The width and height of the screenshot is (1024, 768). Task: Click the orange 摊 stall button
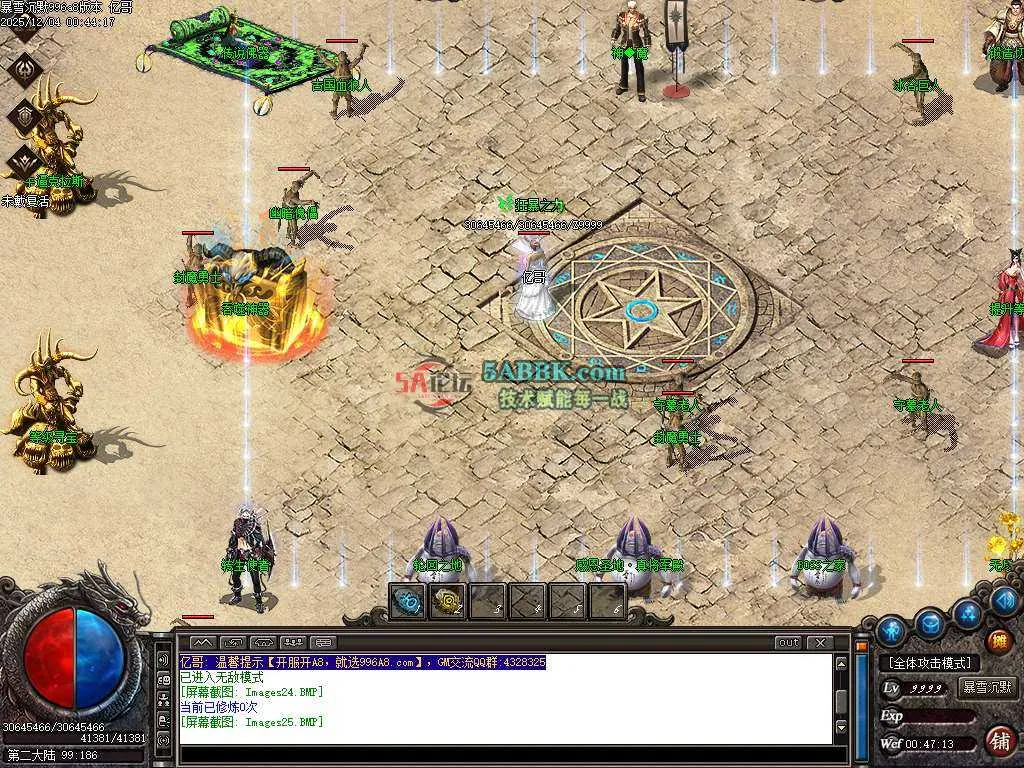[x=998, y=641]
